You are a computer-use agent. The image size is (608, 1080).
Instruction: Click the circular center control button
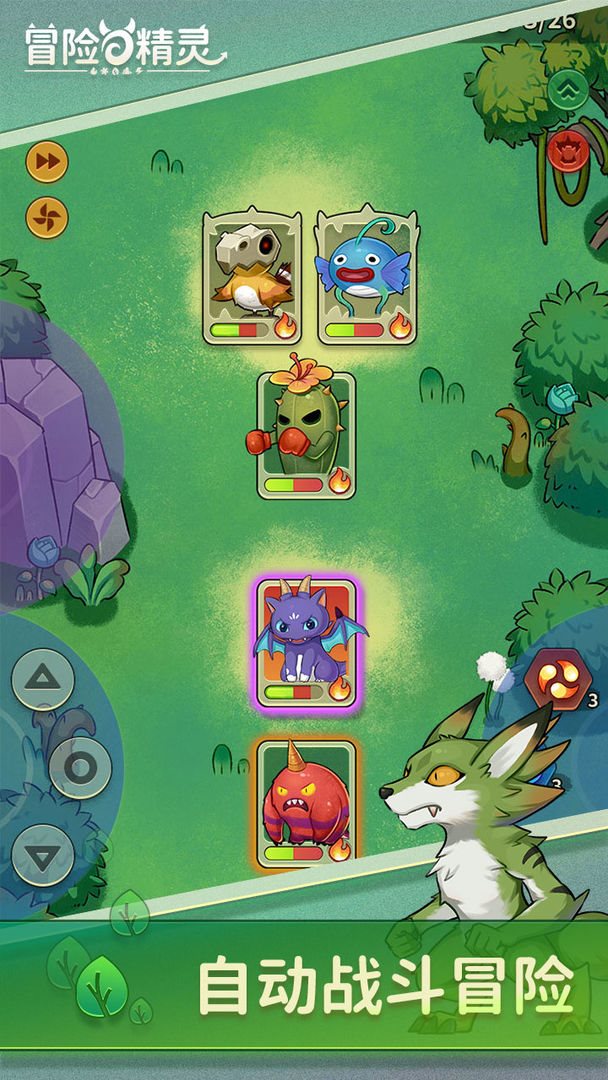click(80, 767)
